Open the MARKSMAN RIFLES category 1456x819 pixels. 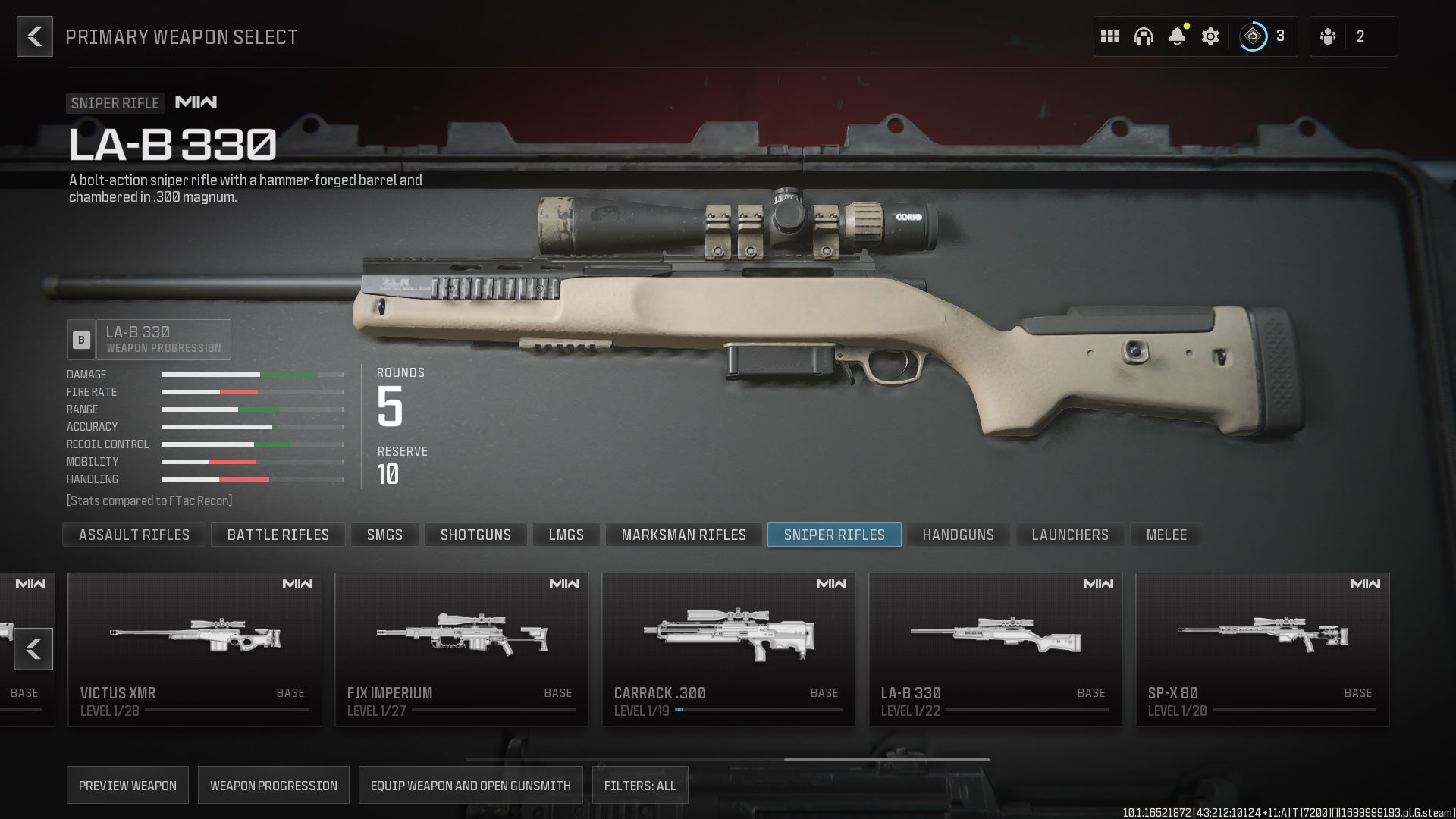(682, 535)
